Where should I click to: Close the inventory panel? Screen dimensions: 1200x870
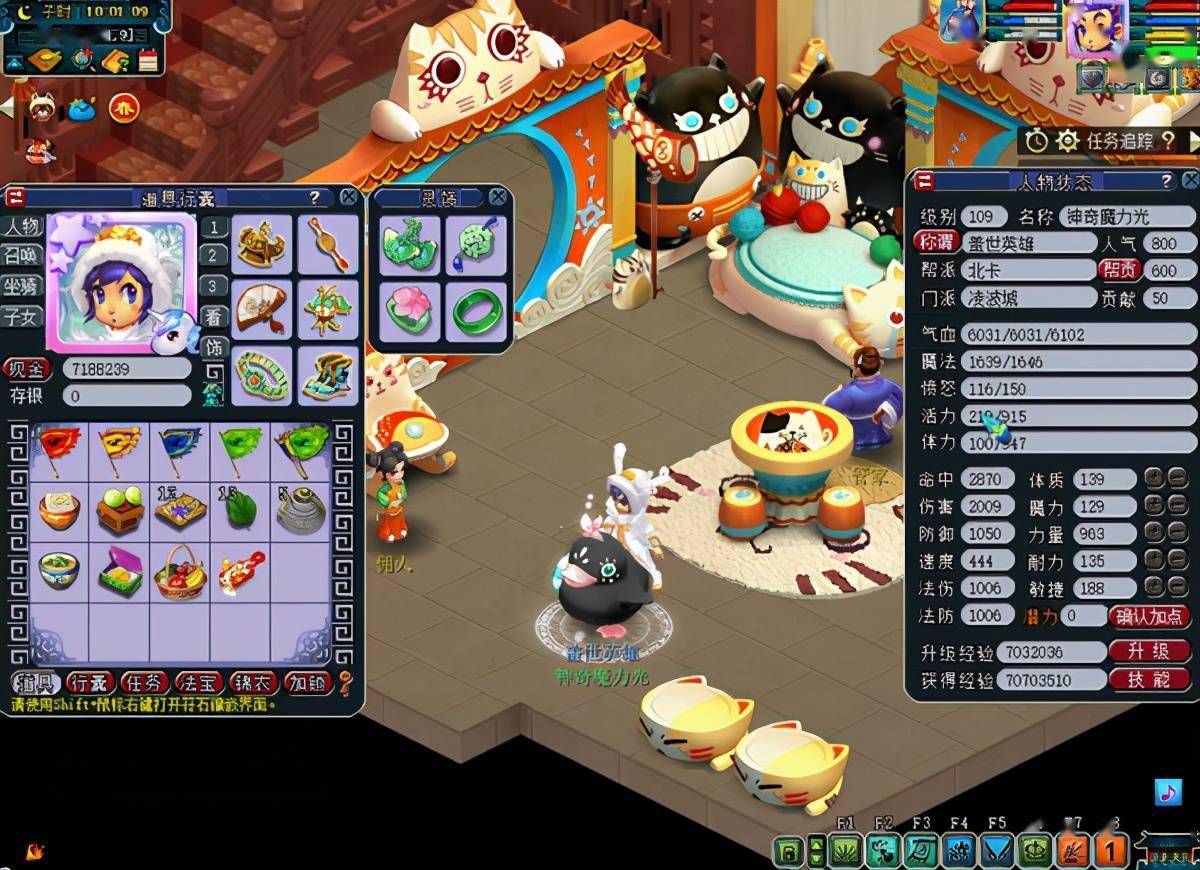pyautogui.click(x=348, y=198)
